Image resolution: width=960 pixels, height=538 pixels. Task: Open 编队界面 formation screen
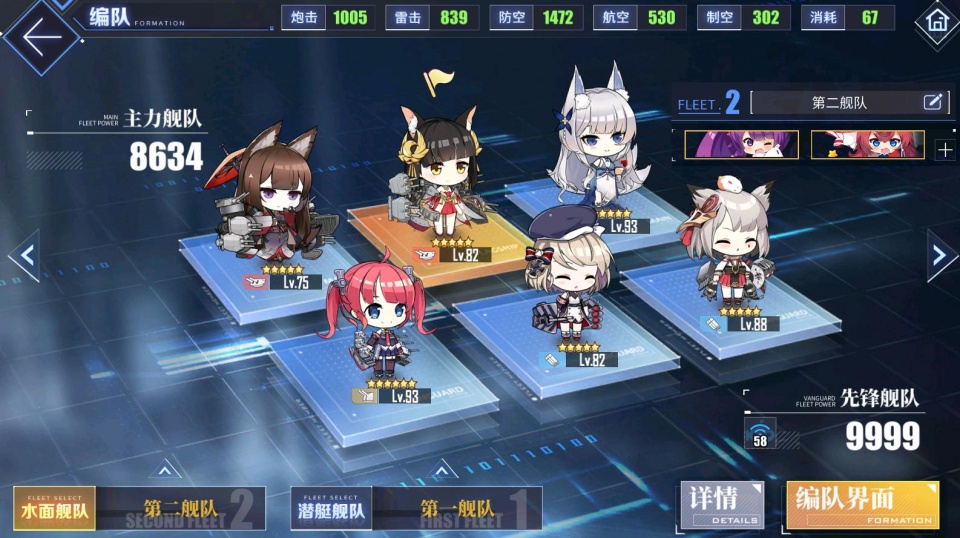click(x=862, y=504)
